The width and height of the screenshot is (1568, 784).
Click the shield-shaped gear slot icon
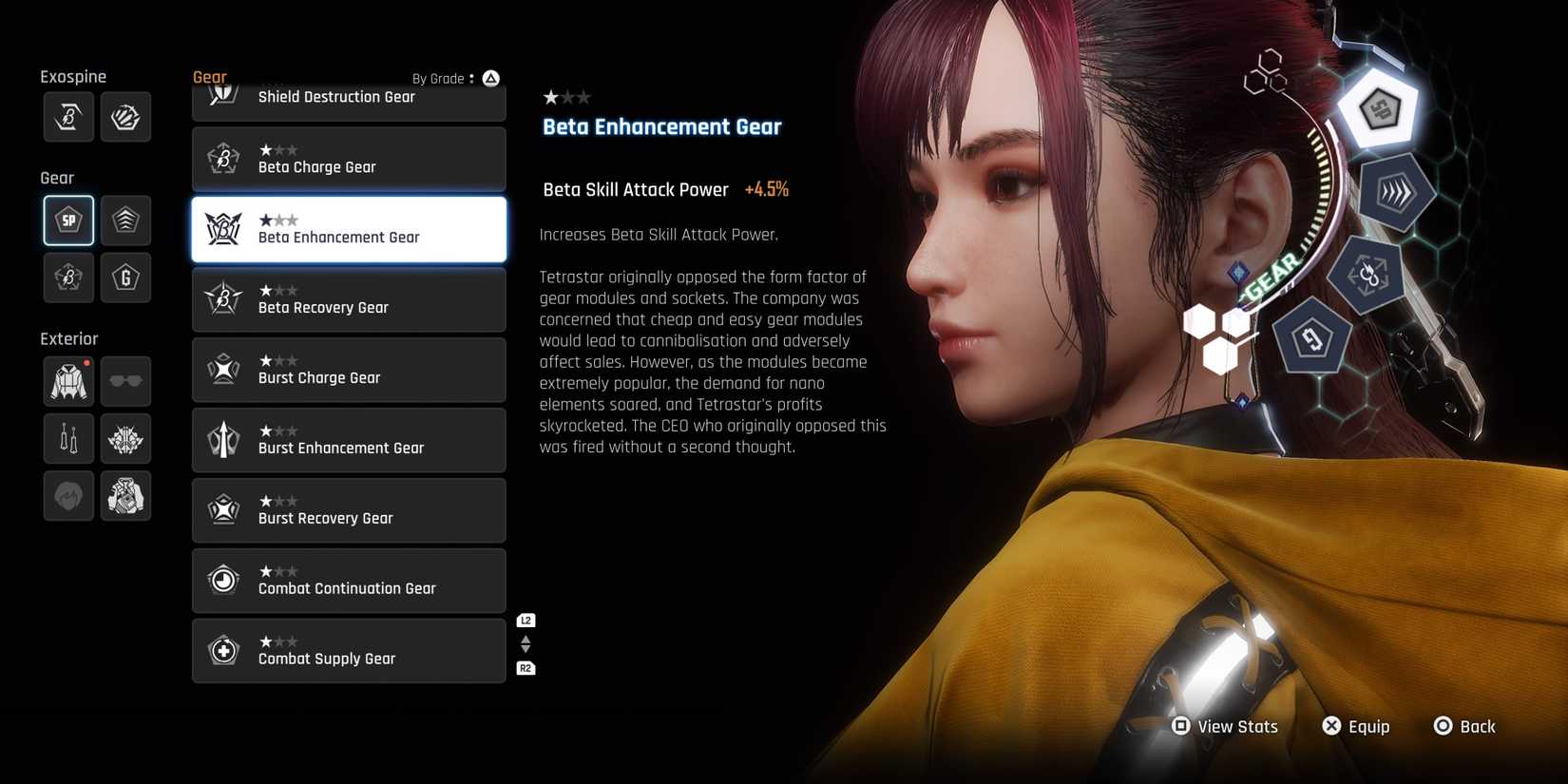[125, 220]
